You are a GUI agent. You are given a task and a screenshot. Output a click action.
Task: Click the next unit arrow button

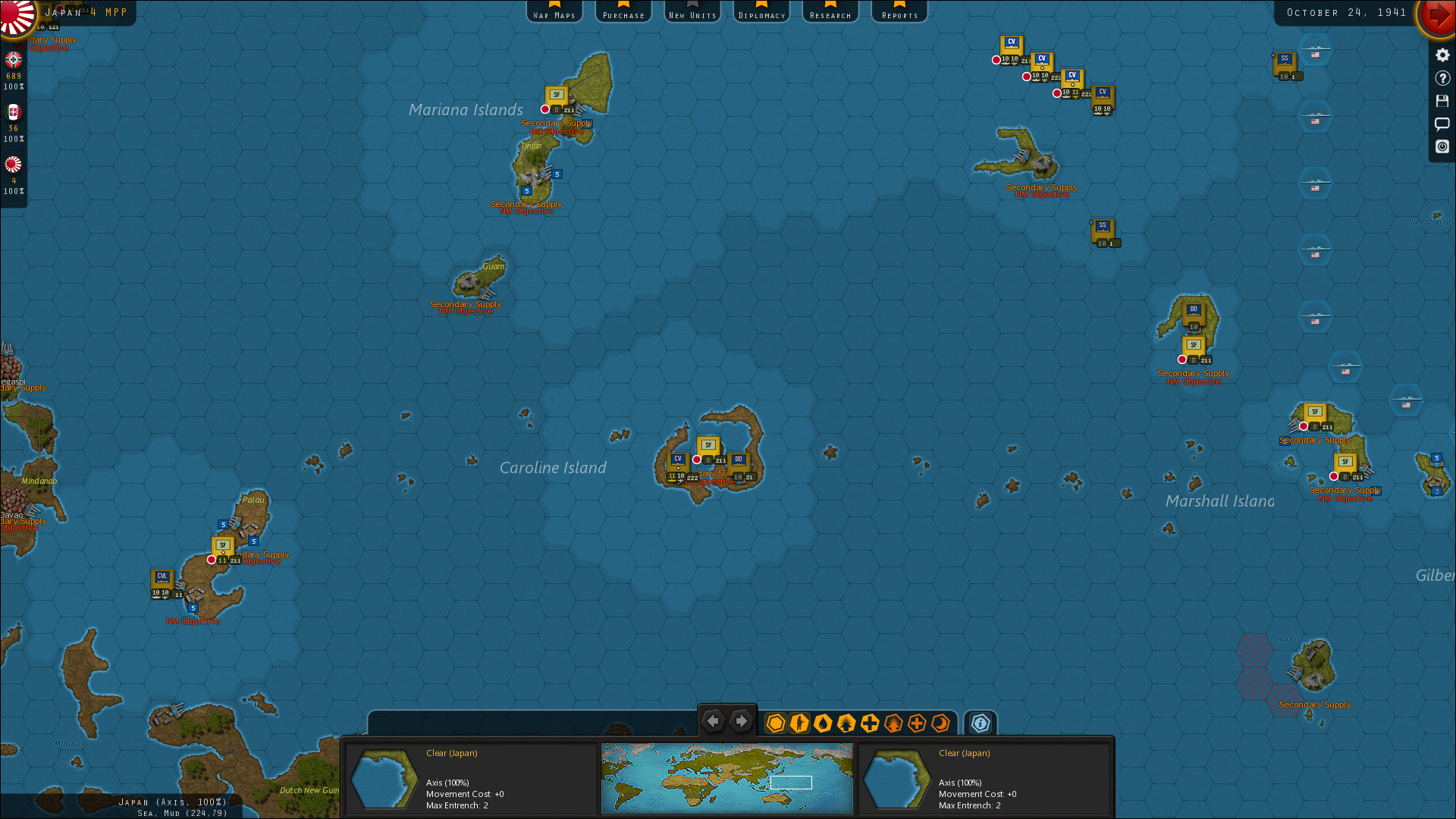coord(741,721)
